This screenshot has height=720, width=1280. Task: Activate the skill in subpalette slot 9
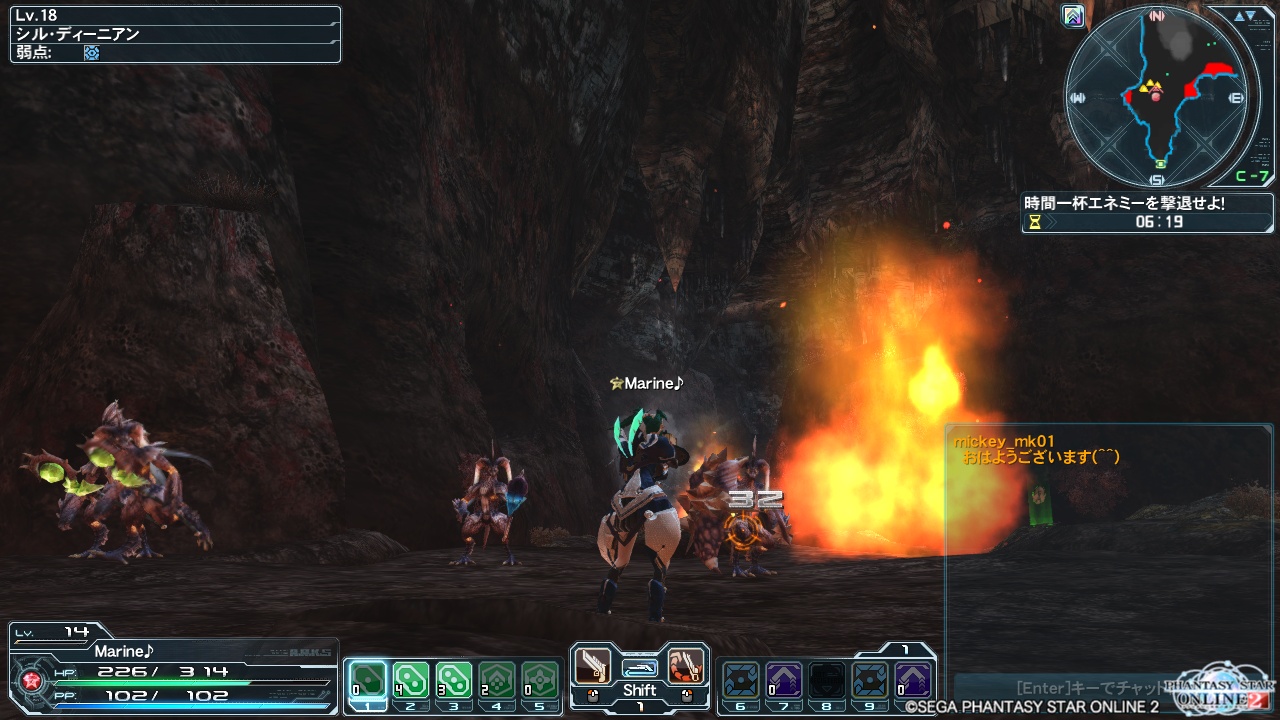click(870, 680)
